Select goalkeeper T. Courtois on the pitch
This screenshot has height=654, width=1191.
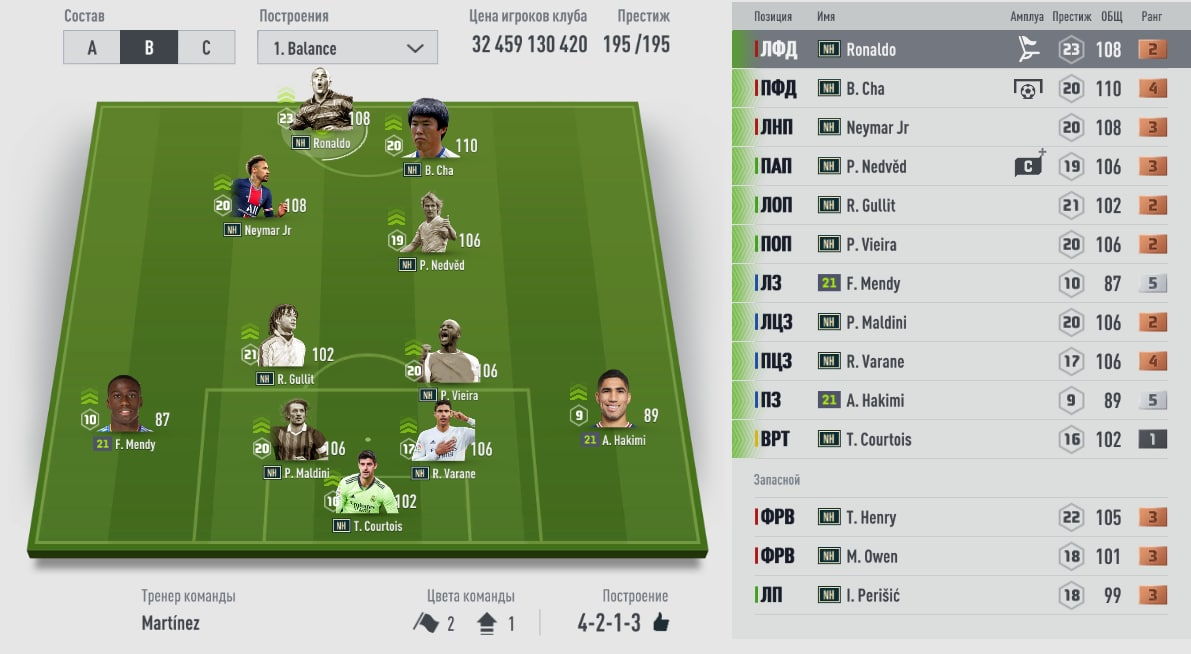click(x=366, y=490)
